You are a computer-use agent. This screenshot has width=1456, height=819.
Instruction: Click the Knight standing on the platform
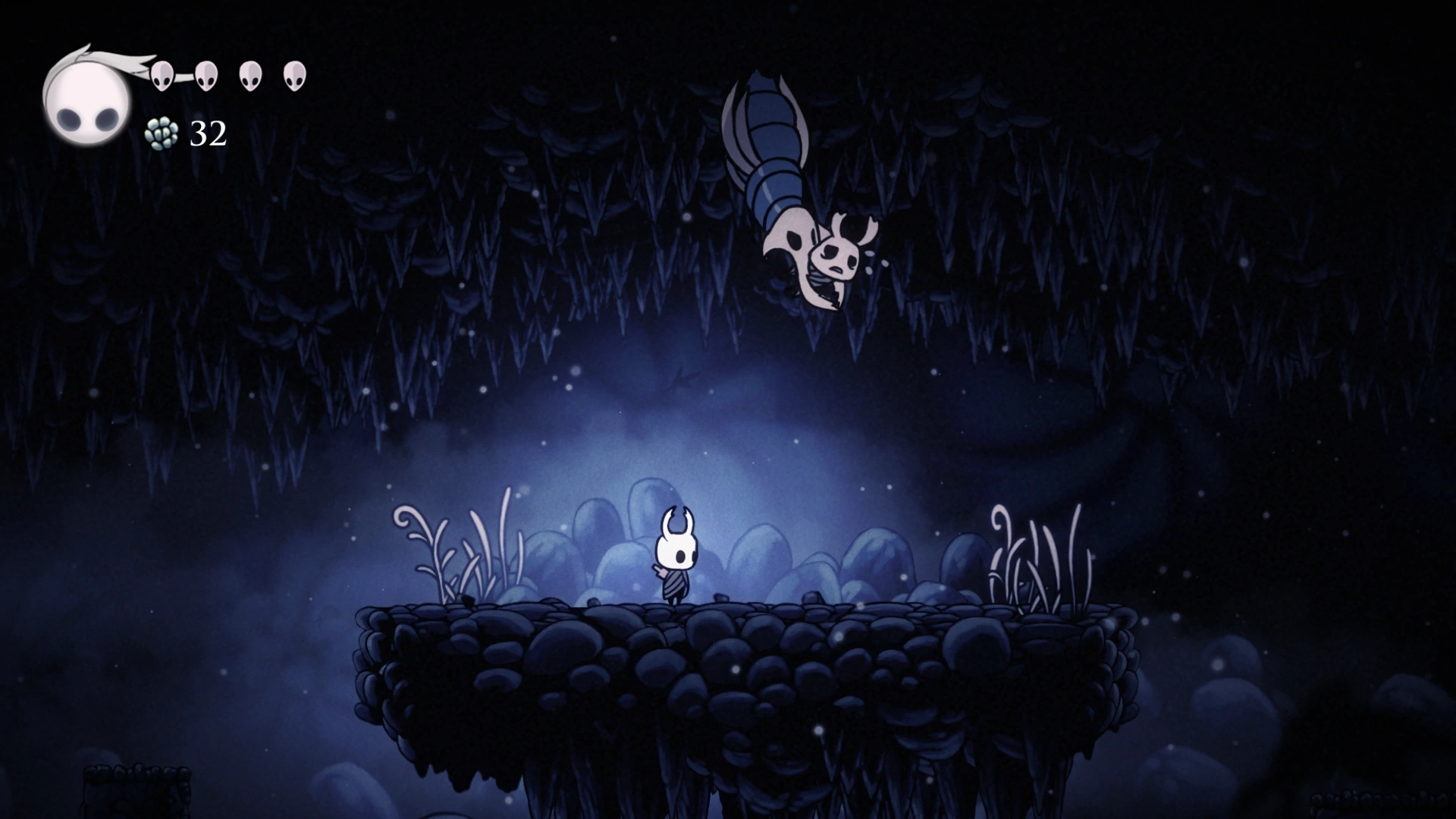[675, 554]
